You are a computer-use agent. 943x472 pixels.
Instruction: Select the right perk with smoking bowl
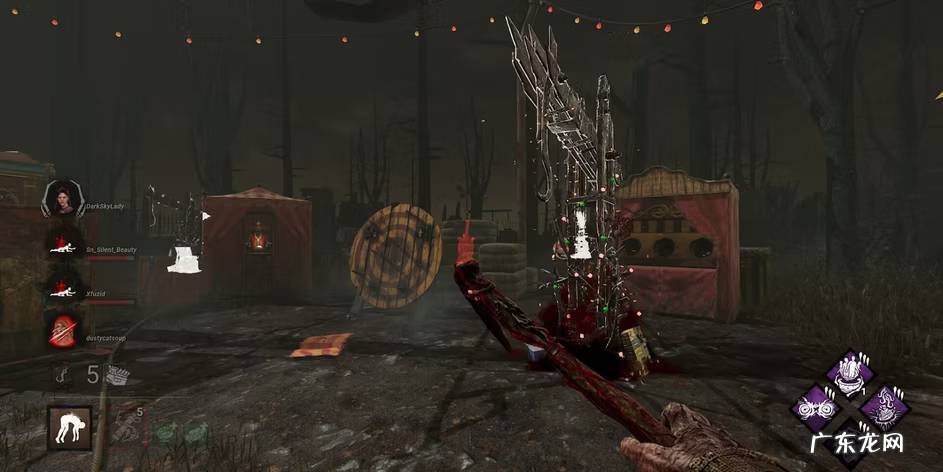pyautogui.click(x=884, y=408)
